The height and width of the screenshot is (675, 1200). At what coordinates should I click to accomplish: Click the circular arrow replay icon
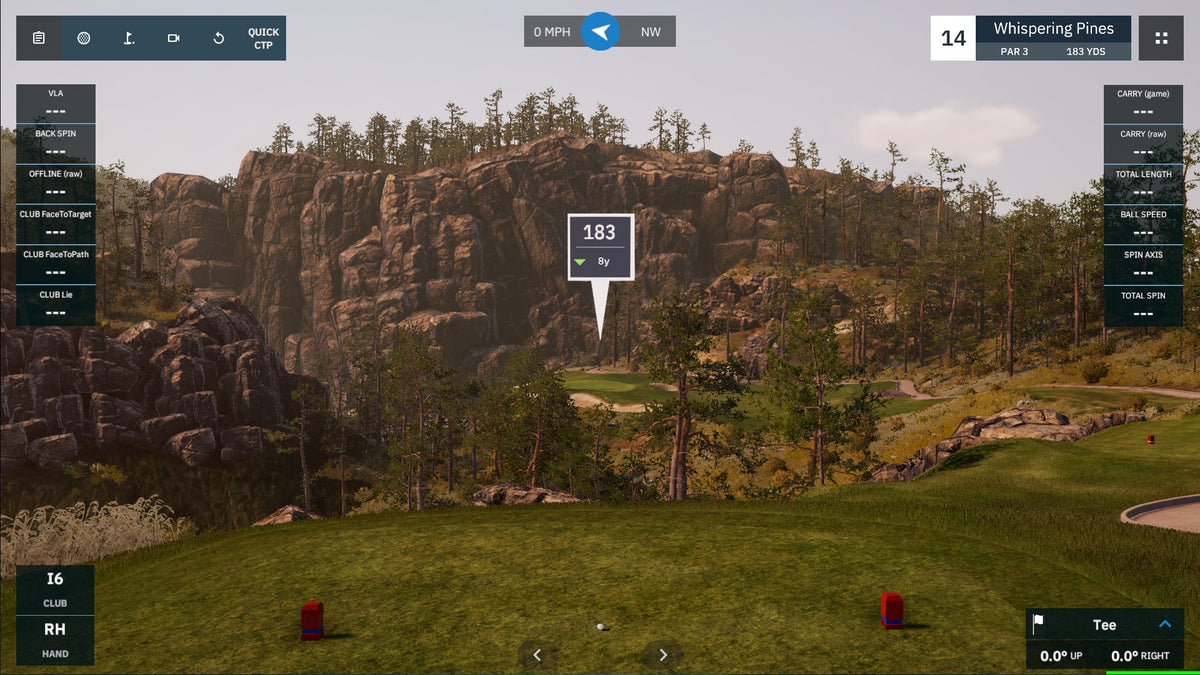219,38
